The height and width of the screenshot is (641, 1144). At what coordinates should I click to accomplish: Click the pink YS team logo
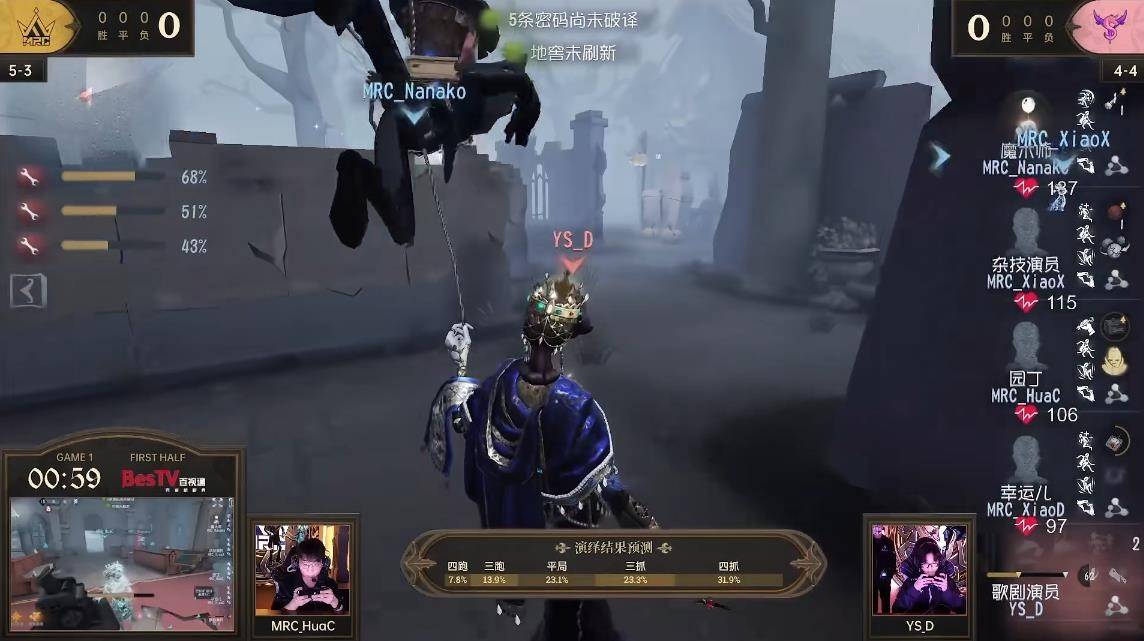[1106, 25]
